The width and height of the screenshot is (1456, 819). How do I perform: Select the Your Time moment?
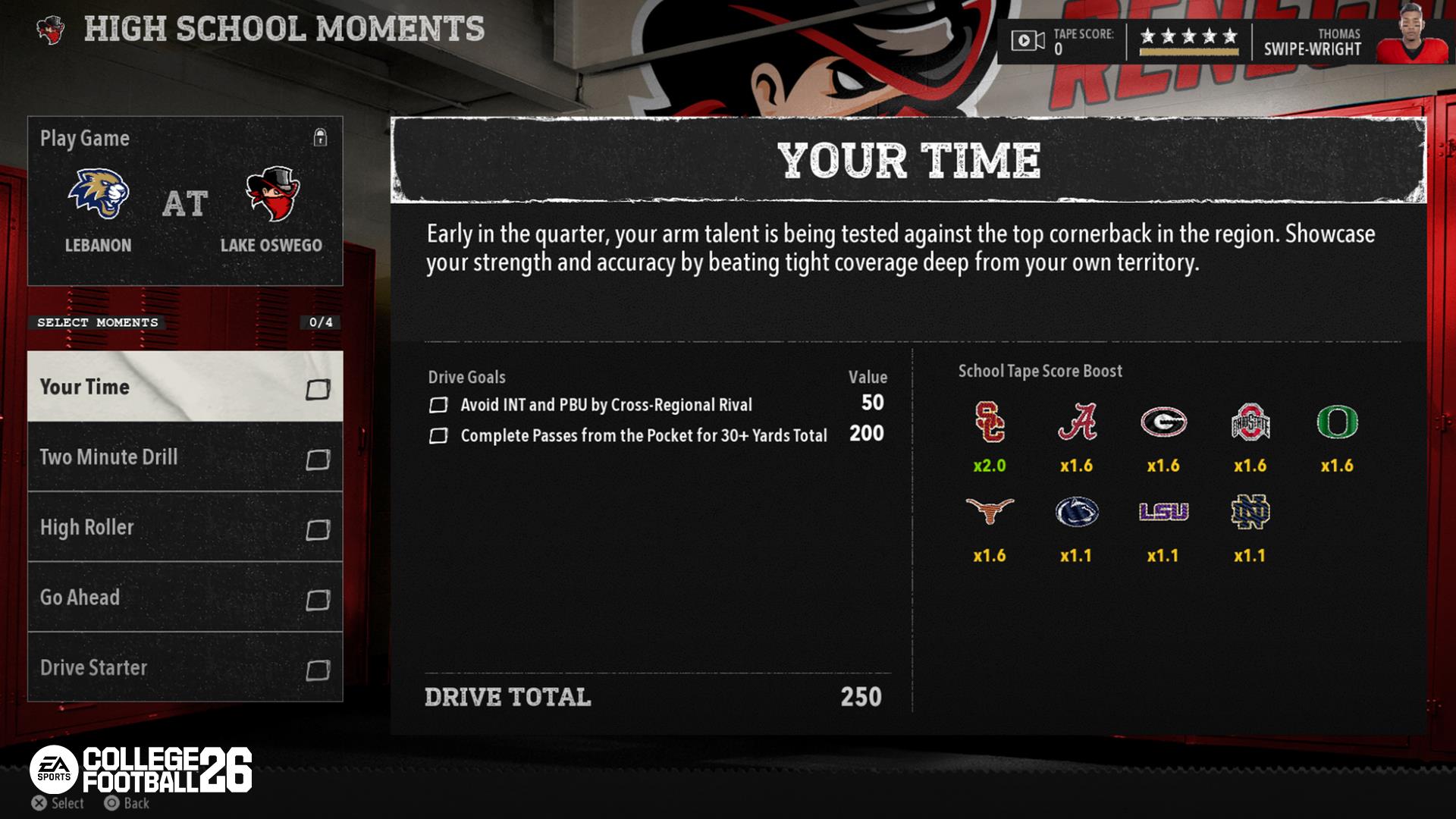point(184,387)
